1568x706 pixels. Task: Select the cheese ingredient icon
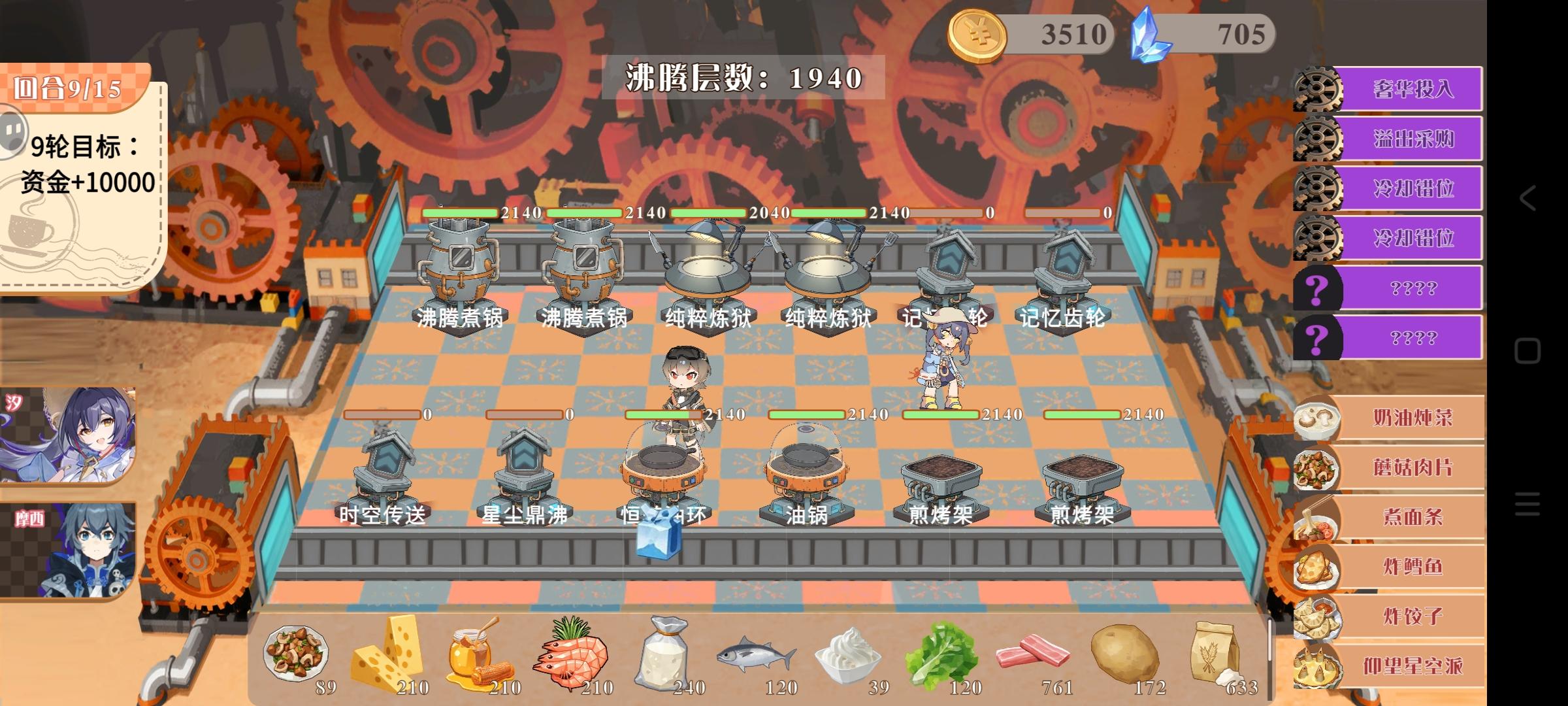coord(390,654)
